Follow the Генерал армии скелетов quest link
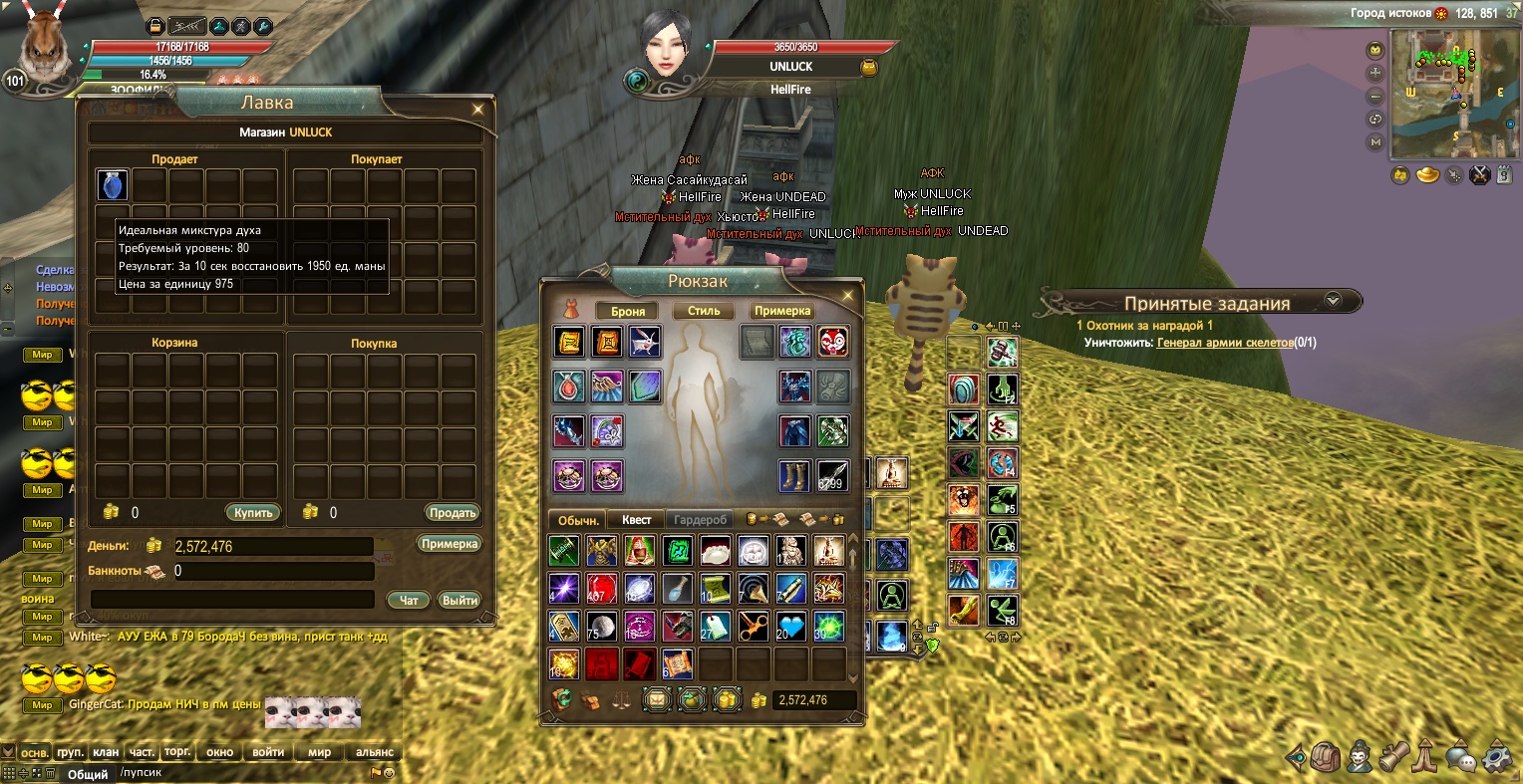The image size is (1523, 784). [1225, 343]
